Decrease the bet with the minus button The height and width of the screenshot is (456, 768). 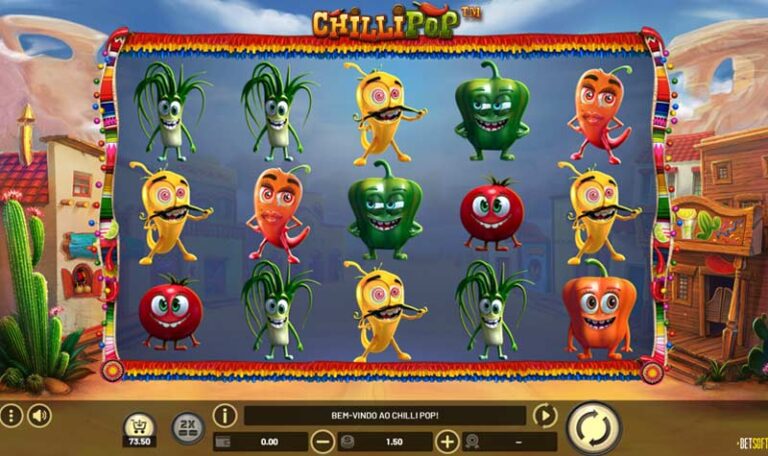tap(322, 441)
